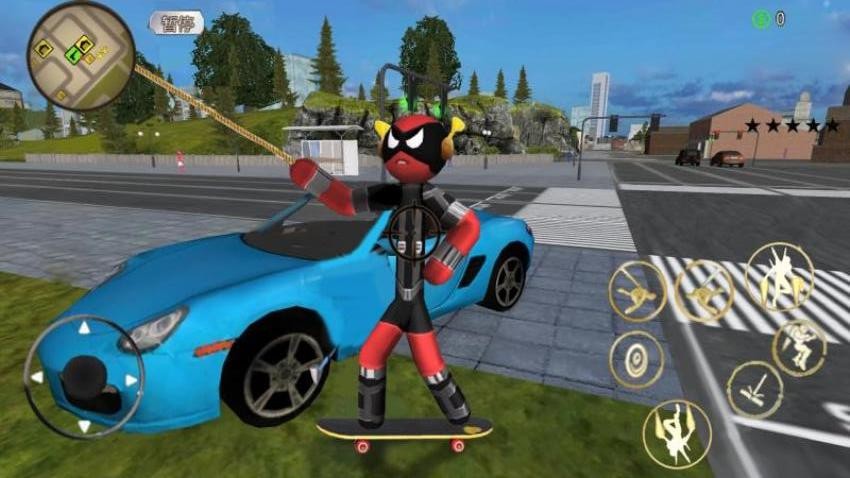Tap the virtual movement joystick
Viewport: 850px width, 478px height.
(x=84, y=377)
